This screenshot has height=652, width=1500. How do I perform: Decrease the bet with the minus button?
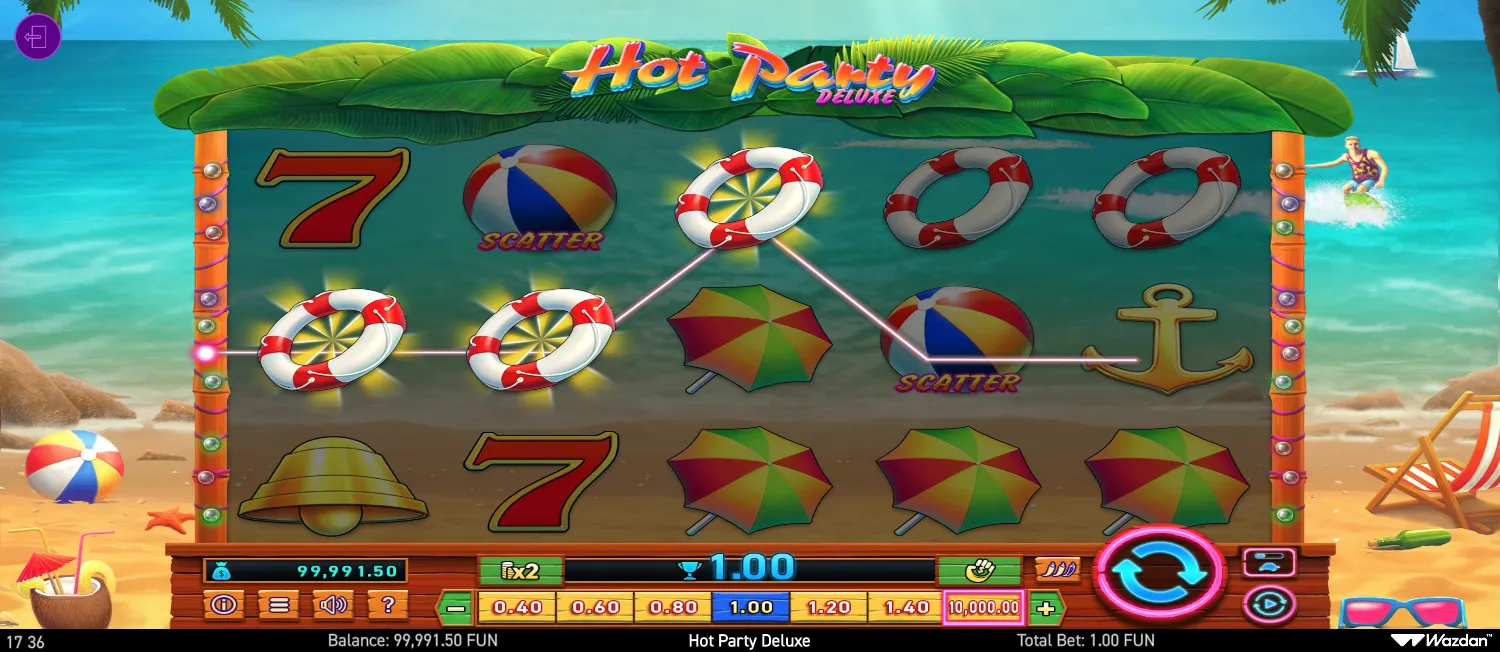[x=456, y=607]
